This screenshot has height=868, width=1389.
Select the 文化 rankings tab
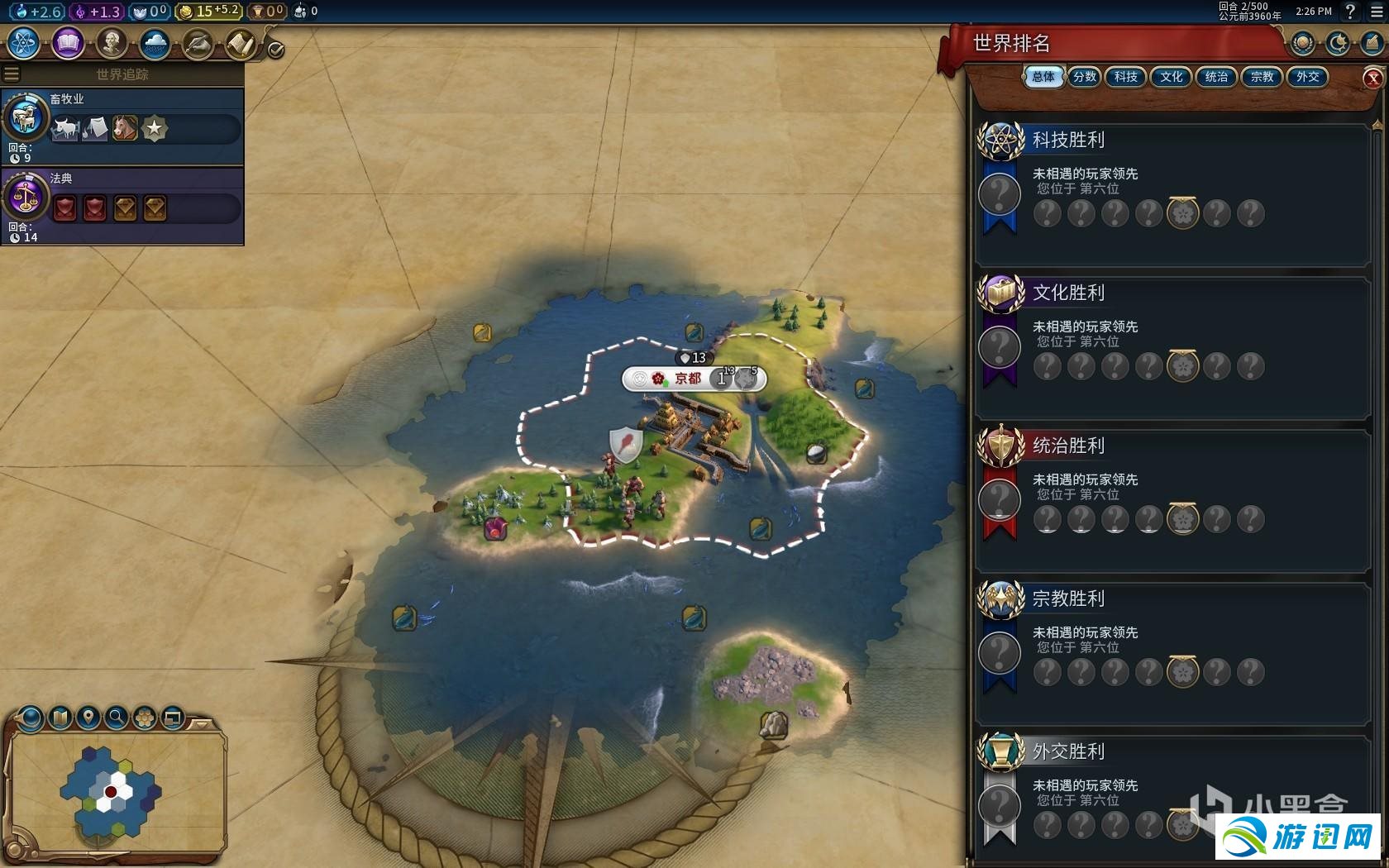click(x=1171, y=77)
